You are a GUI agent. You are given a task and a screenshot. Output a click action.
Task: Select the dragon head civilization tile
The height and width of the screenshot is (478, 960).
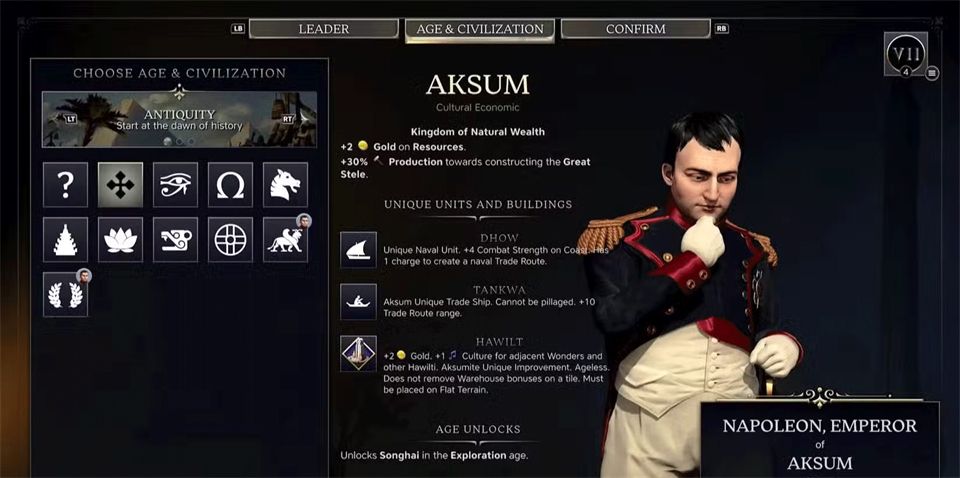pyautogui.click(x=285, y=185)
